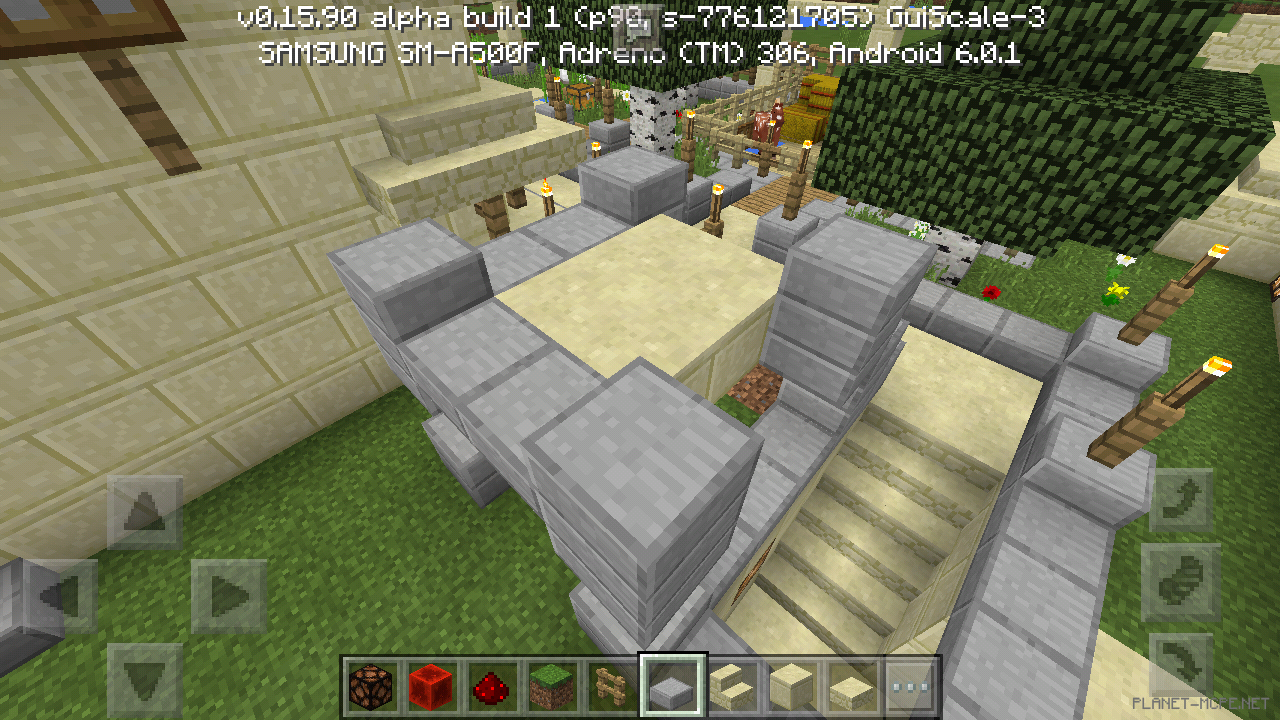Tap the fly-down control at bottom right
The height and width of the screenshot is (720, 1280).
click(1180, 660)
